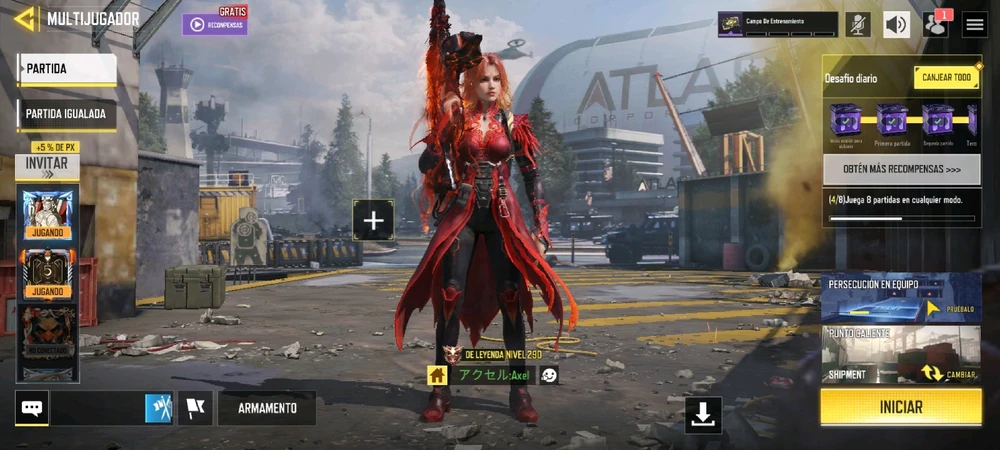Select the Campo de Entrenamiento panel
Viewport: 1000px width, 450px height.
pos(777,24)
